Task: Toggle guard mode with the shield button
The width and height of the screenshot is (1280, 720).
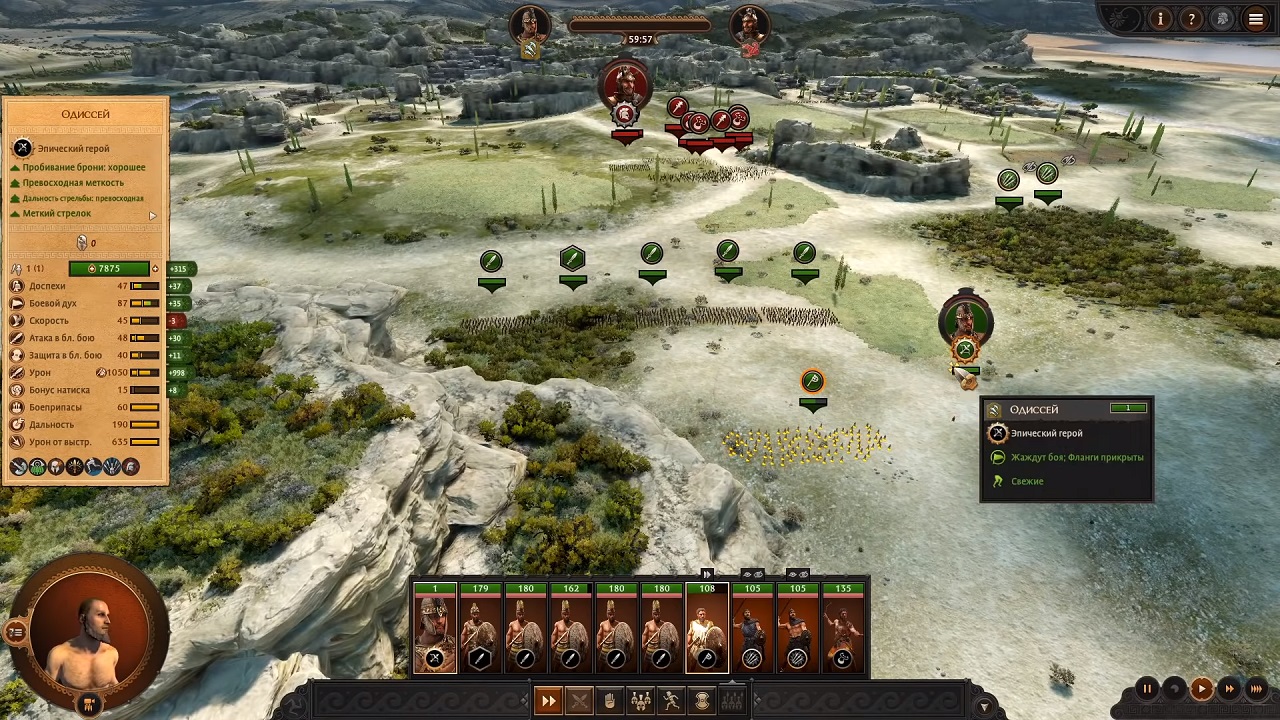Action: (x=703, y=701)
